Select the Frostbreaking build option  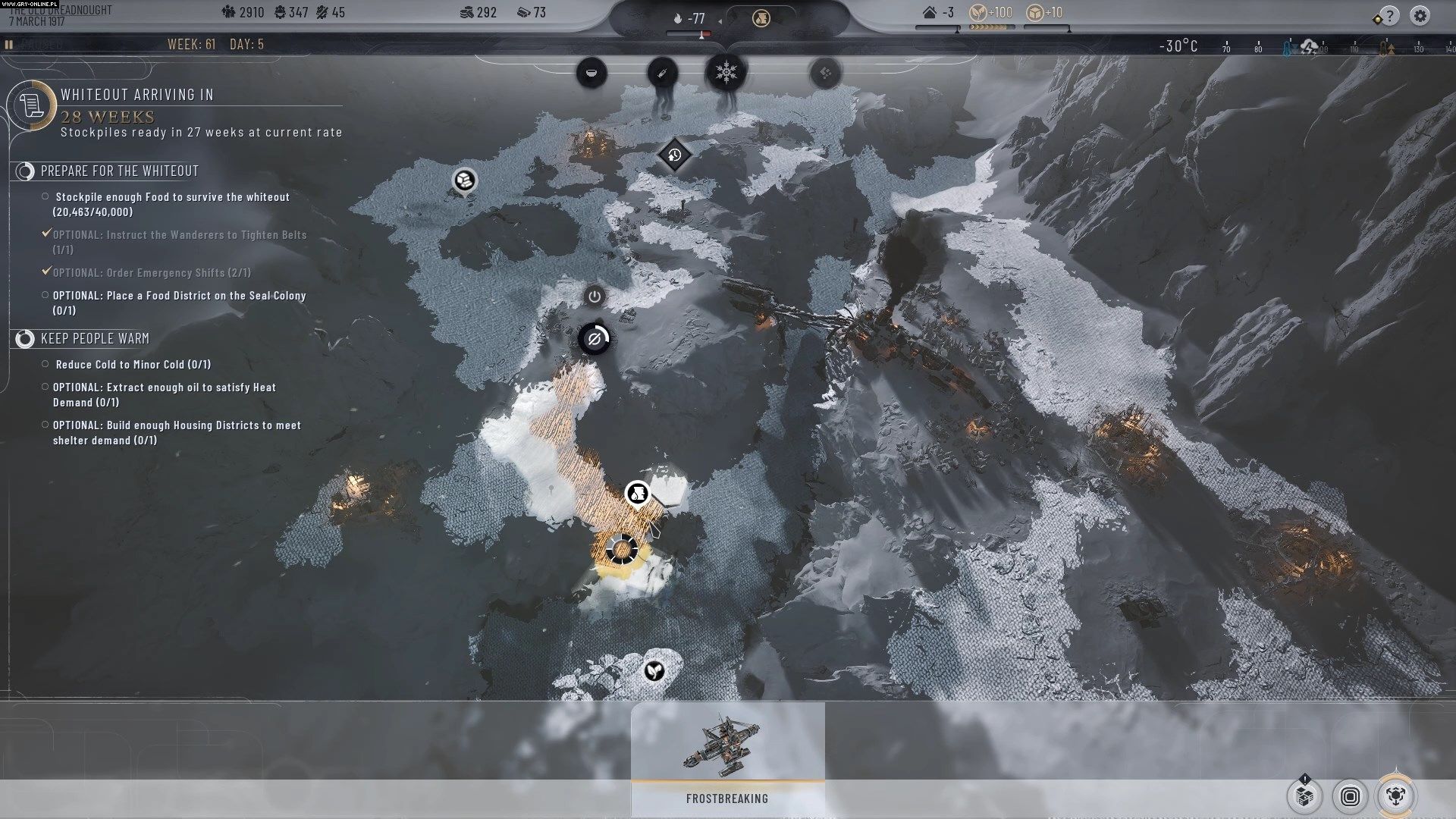pos(727,758)
